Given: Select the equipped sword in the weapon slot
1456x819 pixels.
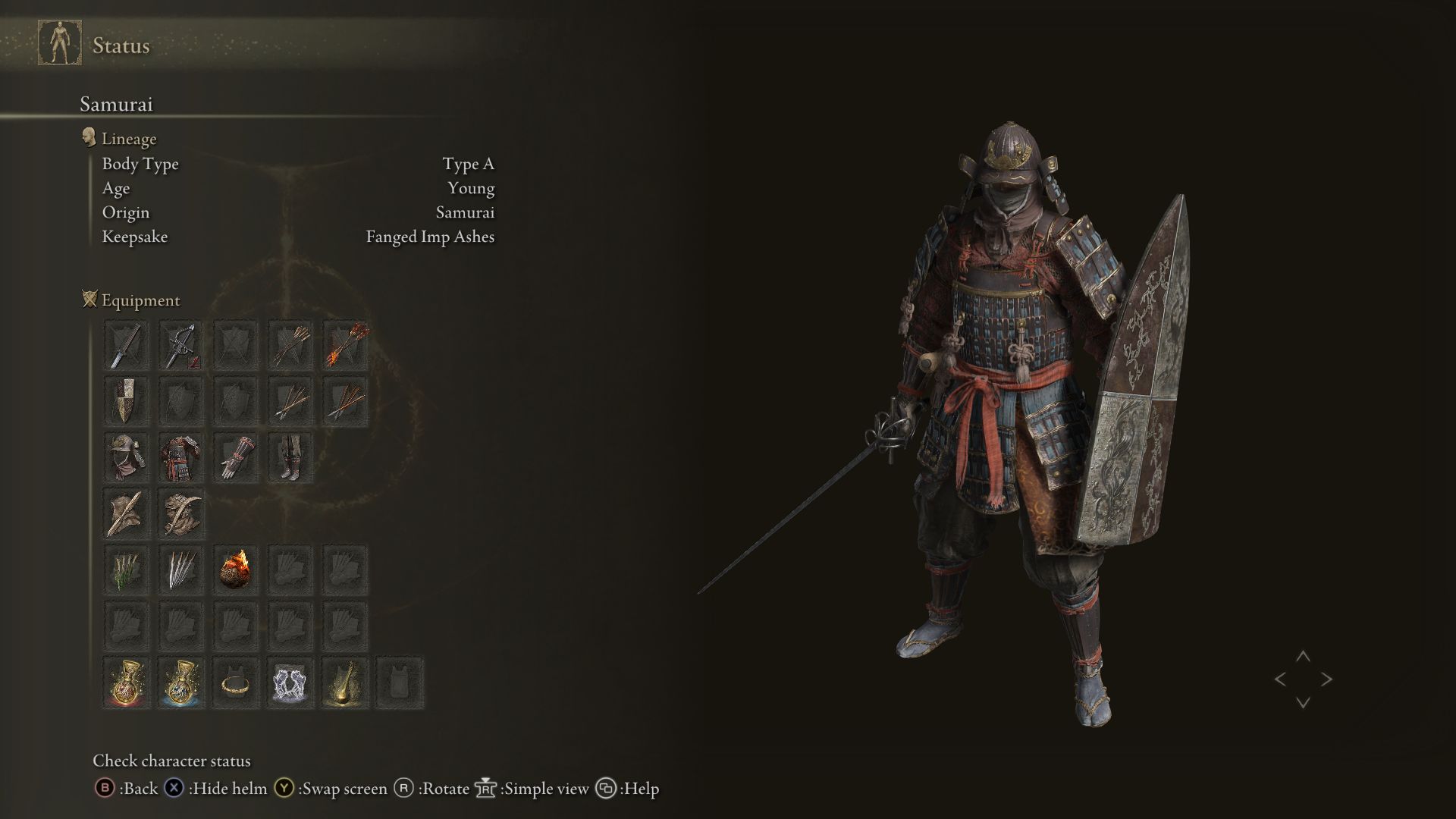Looking at the screenshot, I should coord(126,346).
